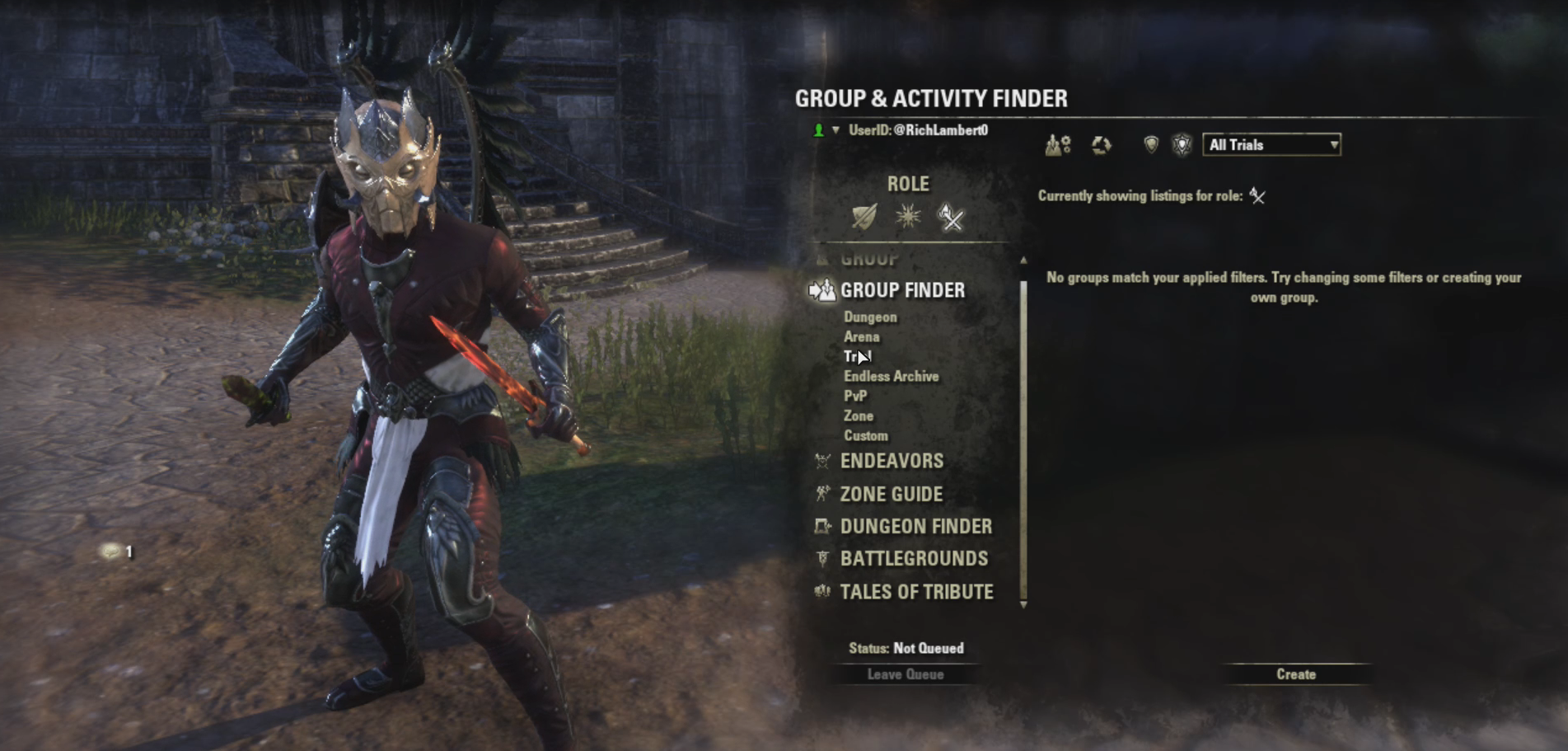Choose the Healer role starburst icon
This screenshot has height=751, width=1568.
pyautogui.click(x=908, y=217)
